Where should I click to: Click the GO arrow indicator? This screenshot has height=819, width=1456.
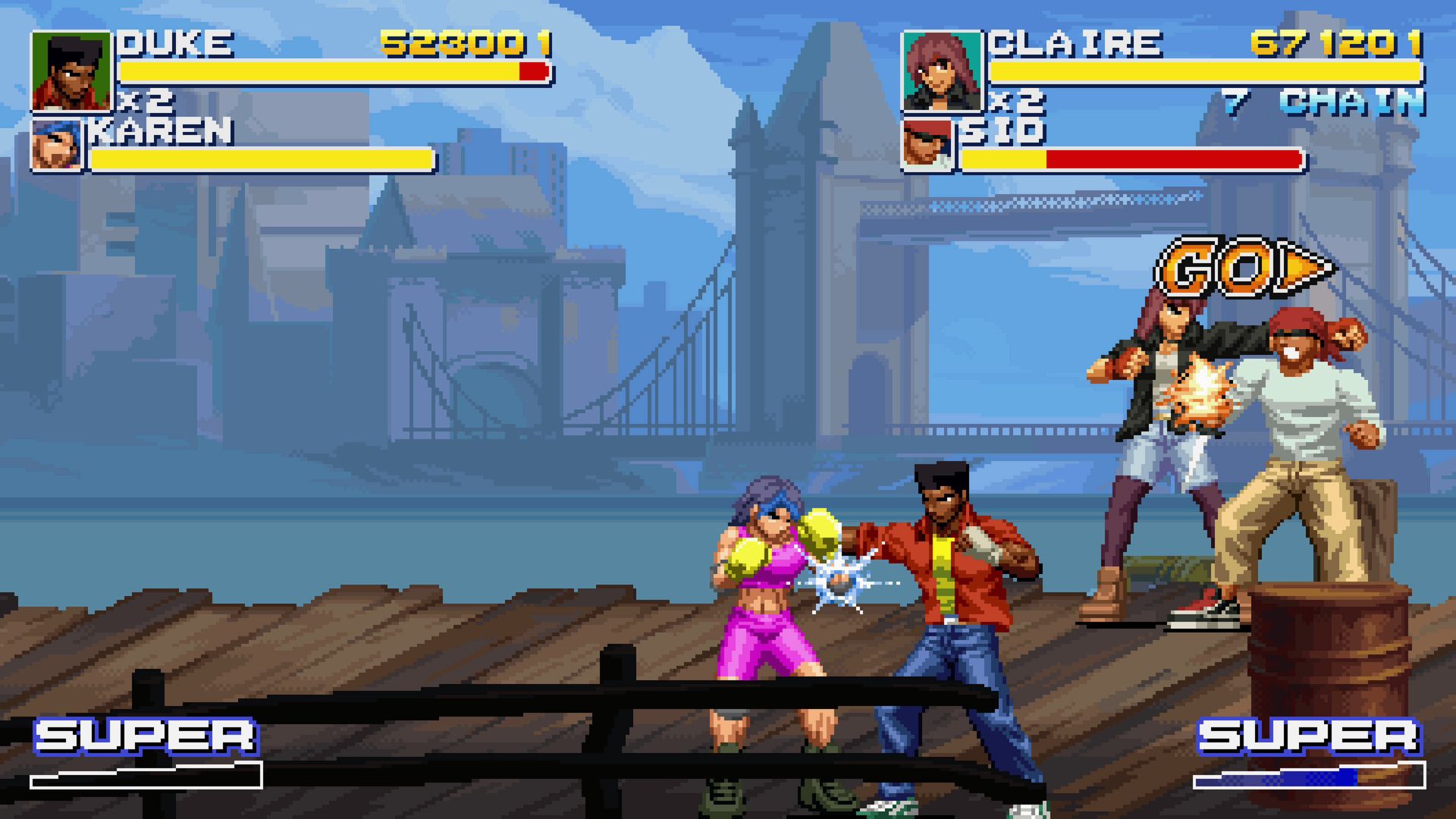point(1244,268)
